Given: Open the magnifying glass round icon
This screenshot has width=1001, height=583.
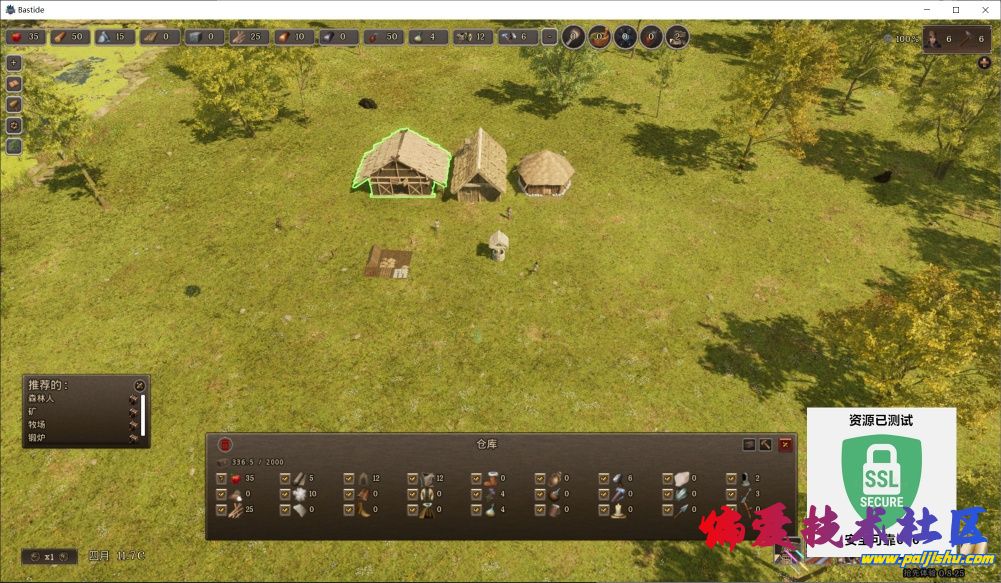Looking at the screenshot, I should tap(573, 38).
